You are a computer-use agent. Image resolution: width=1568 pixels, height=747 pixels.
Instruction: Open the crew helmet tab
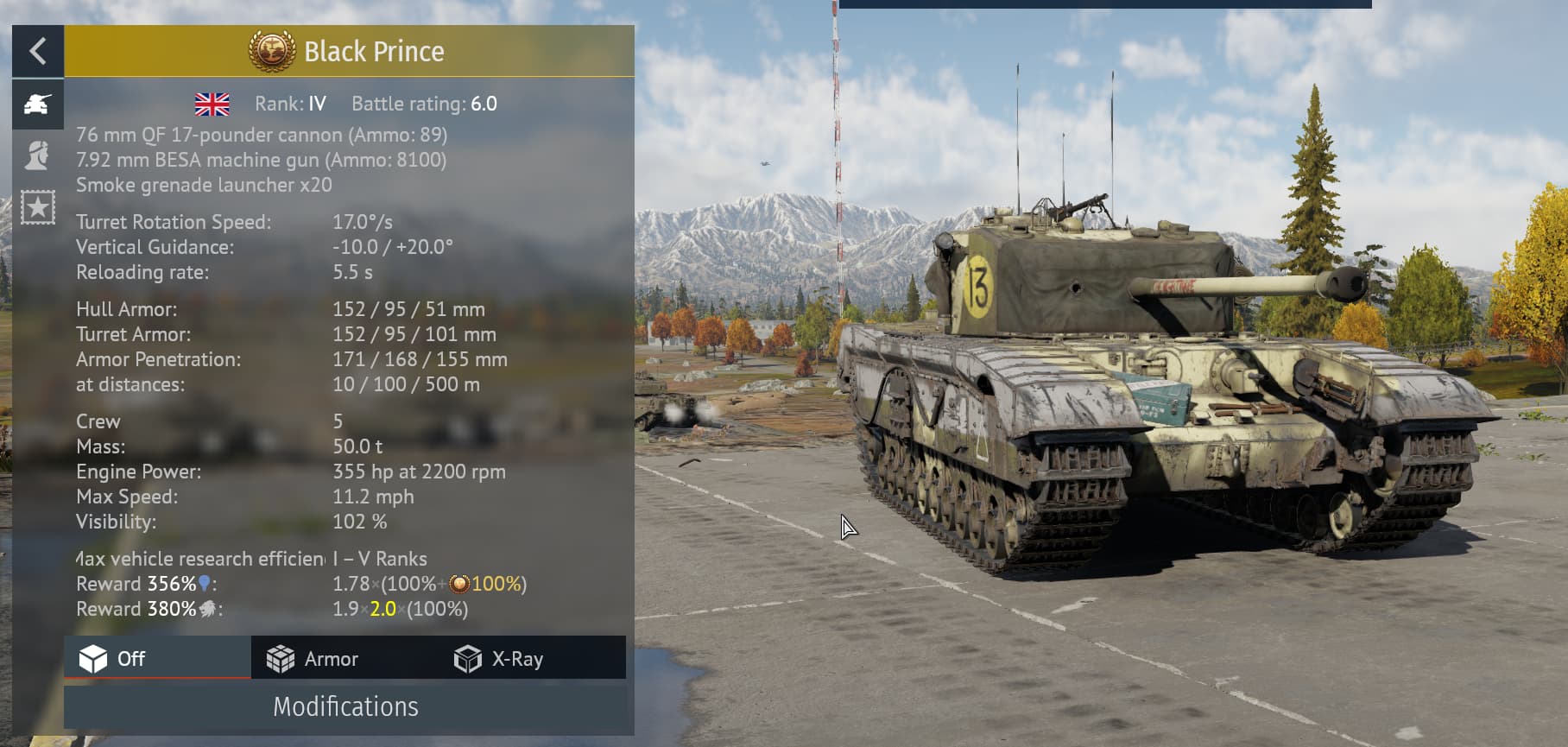[x=37, y=156]
